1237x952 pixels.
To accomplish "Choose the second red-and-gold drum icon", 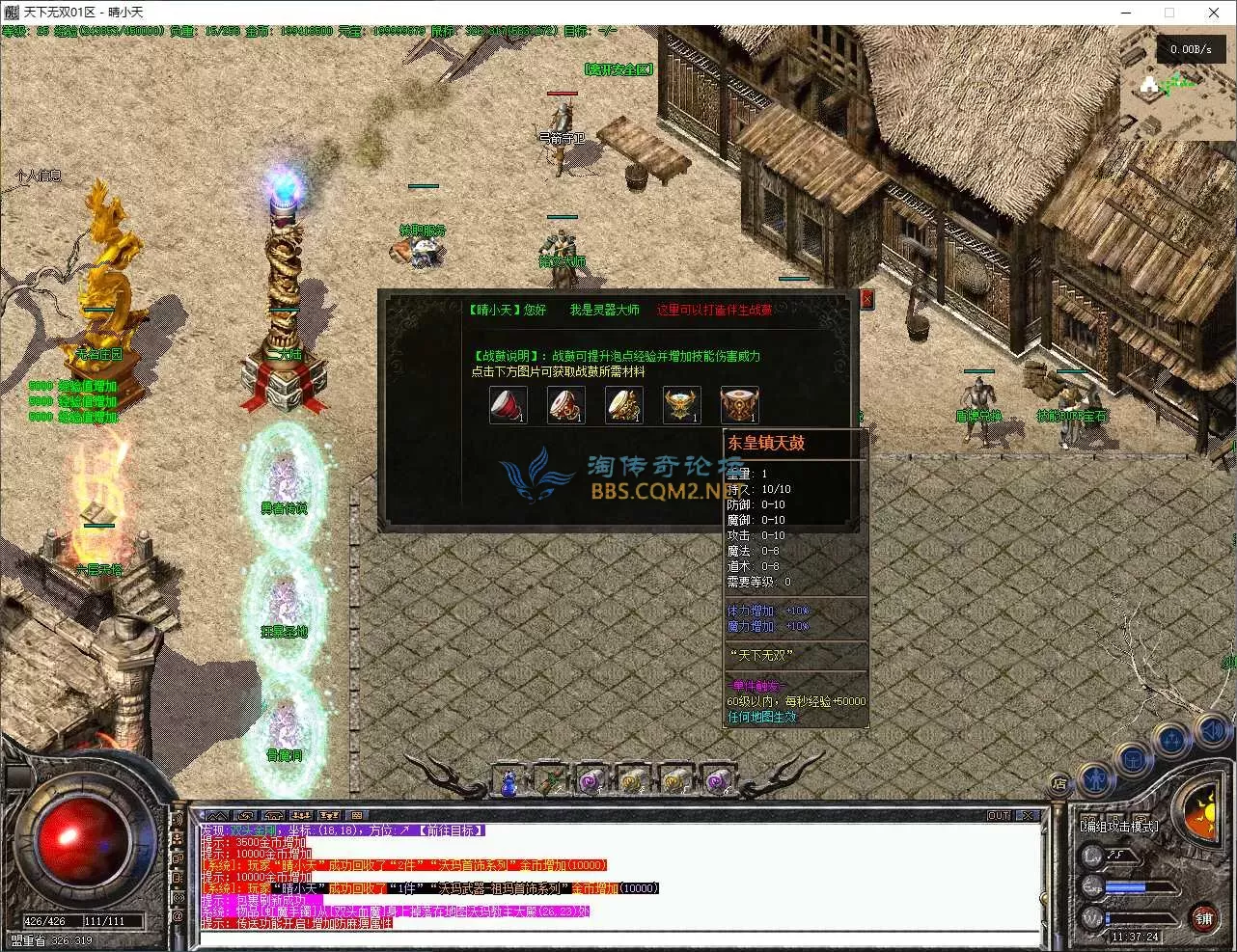I will pos(565,405).
